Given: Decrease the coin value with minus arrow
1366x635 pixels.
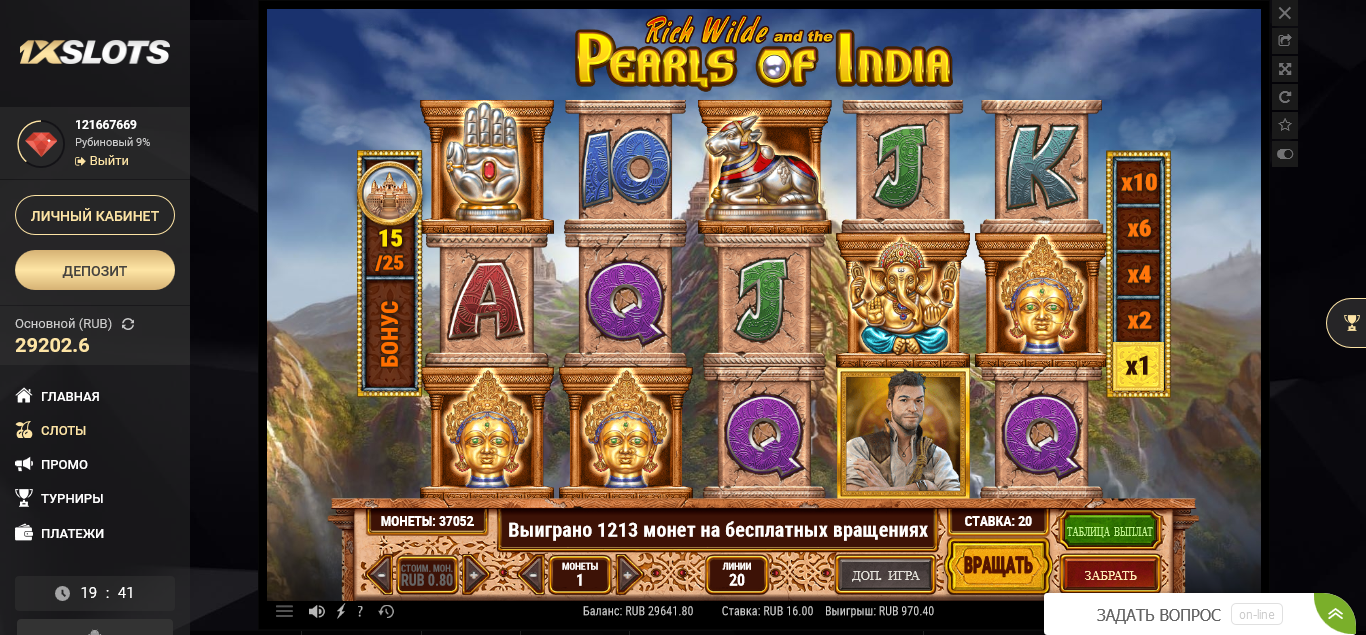Looking at the screenshot, I should pos(379,575).
